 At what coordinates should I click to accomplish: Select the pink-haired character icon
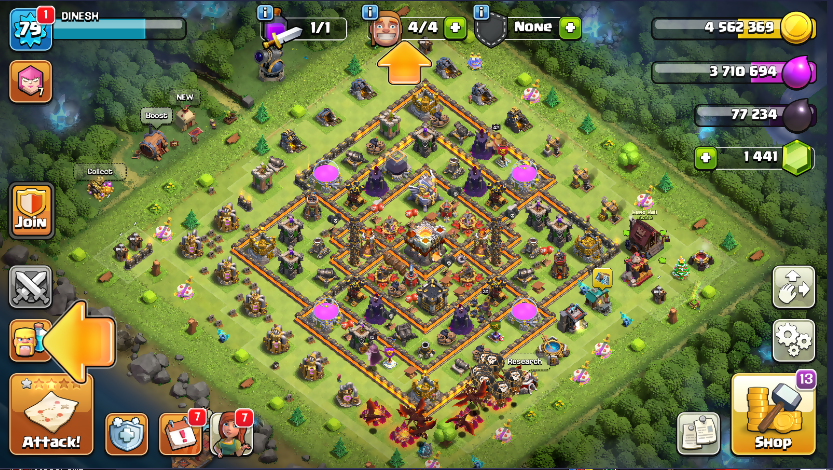pos(30,81)
